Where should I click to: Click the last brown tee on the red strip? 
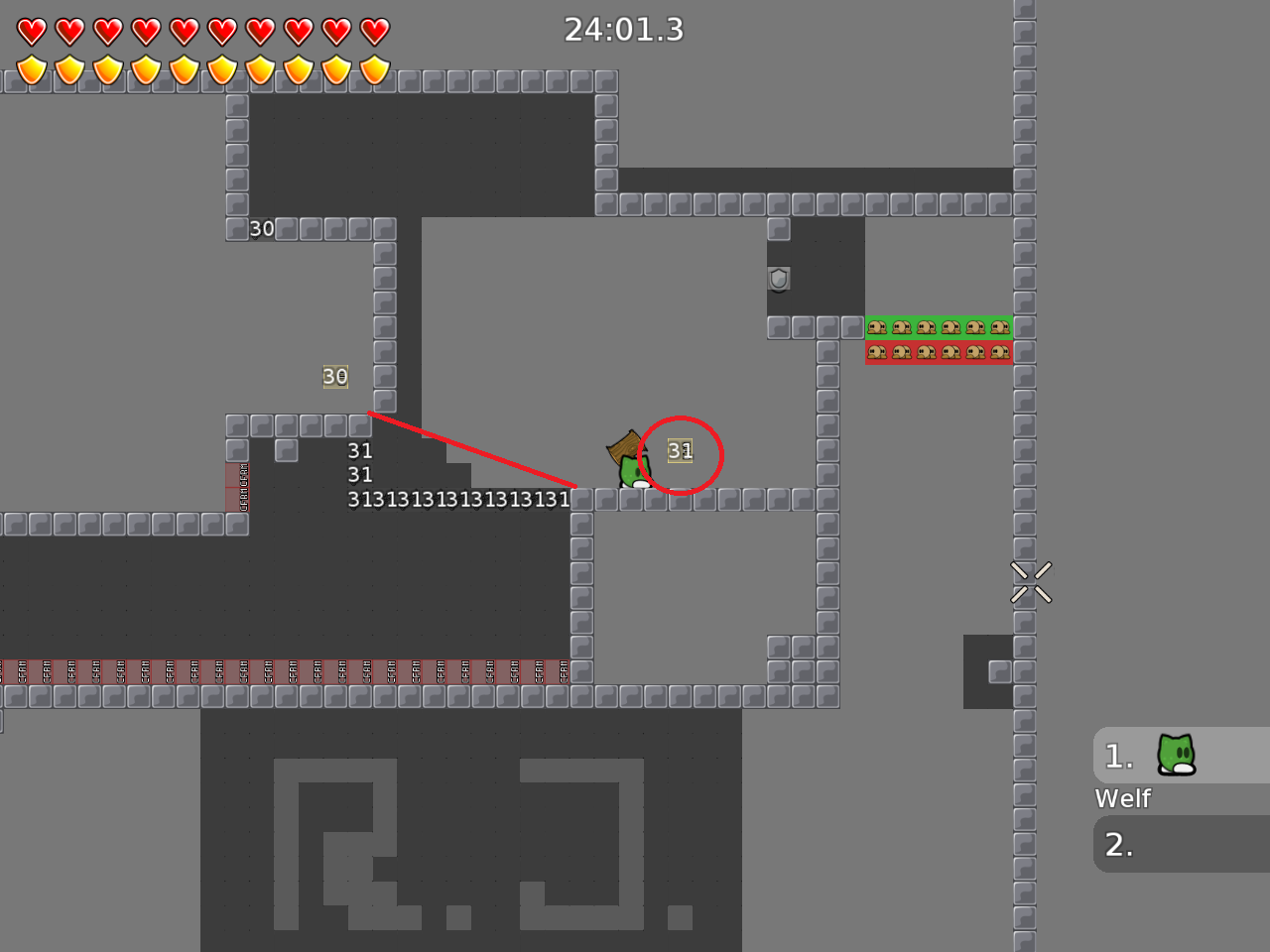pos(1000,351)
